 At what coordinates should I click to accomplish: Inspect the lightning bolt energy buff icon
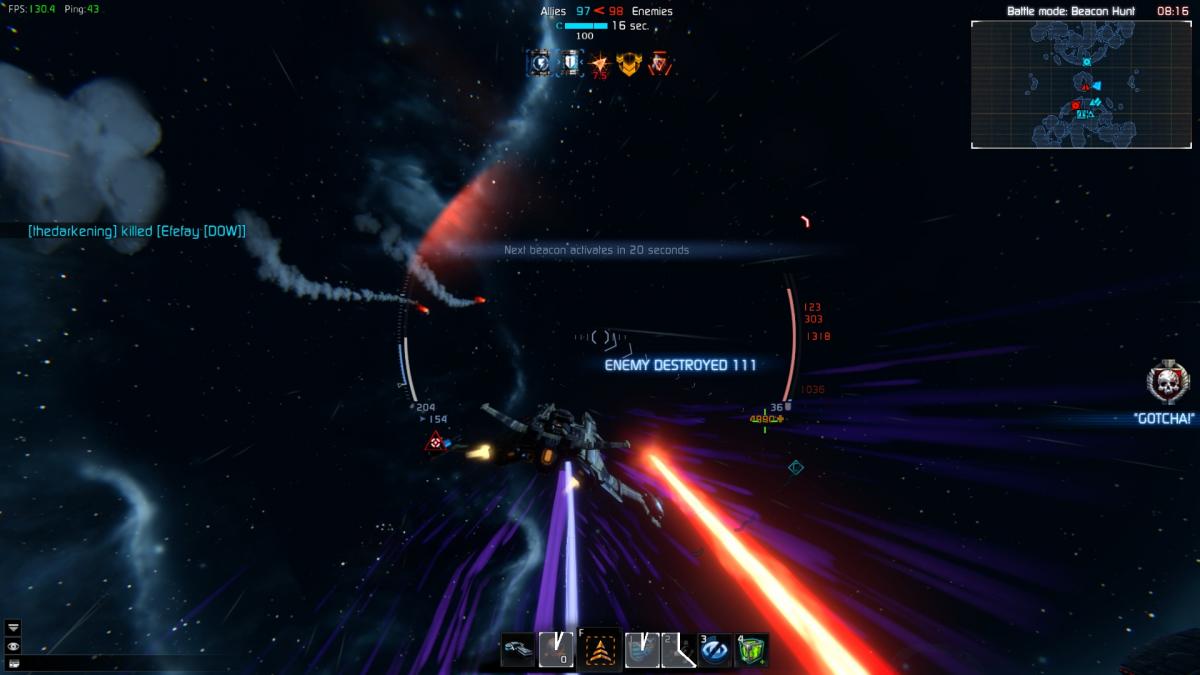[x=541, y=64]
